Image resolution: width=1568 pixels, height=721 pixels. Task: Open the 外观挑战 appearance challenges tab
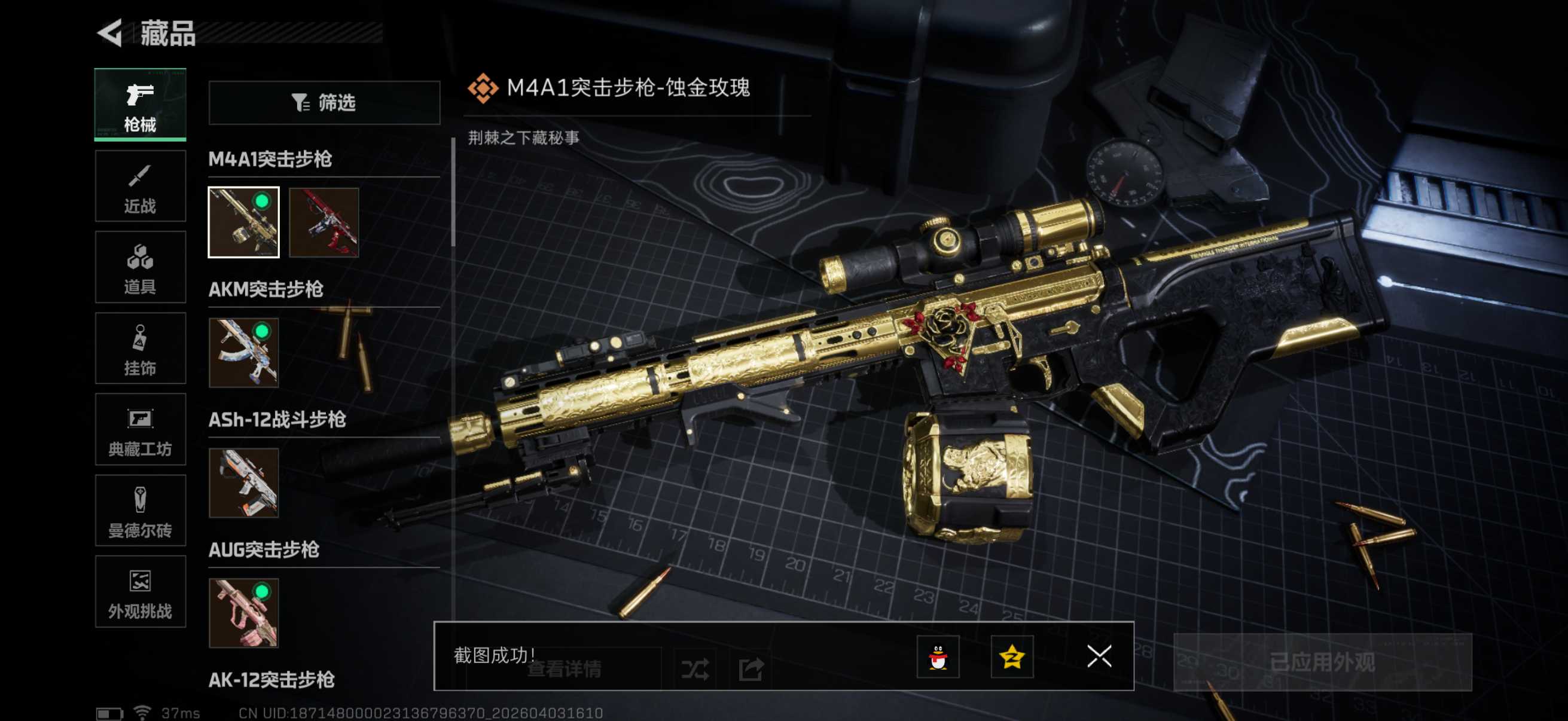(140, 591)
